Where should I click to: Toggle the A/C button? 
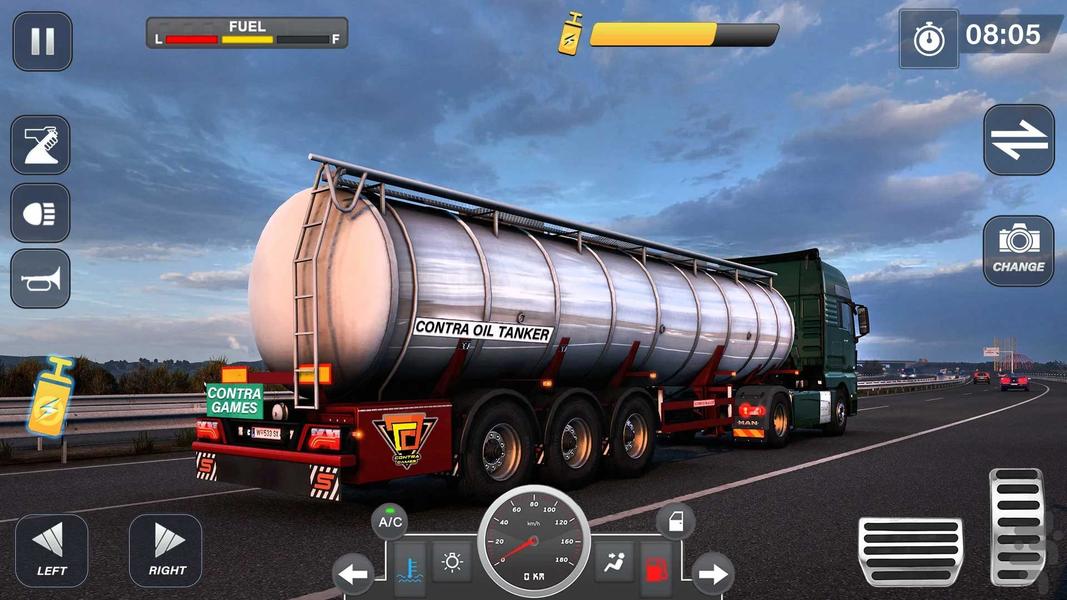(390, 521)
